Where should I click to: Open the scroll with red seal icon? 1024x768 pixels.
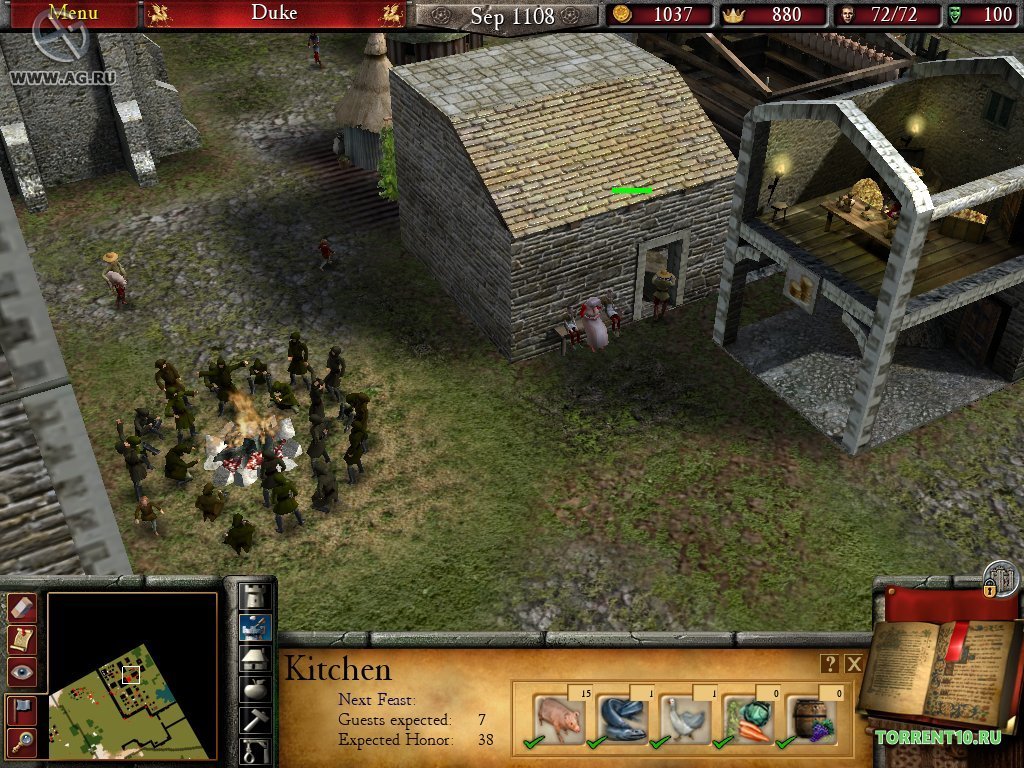[x=22, y=639]
